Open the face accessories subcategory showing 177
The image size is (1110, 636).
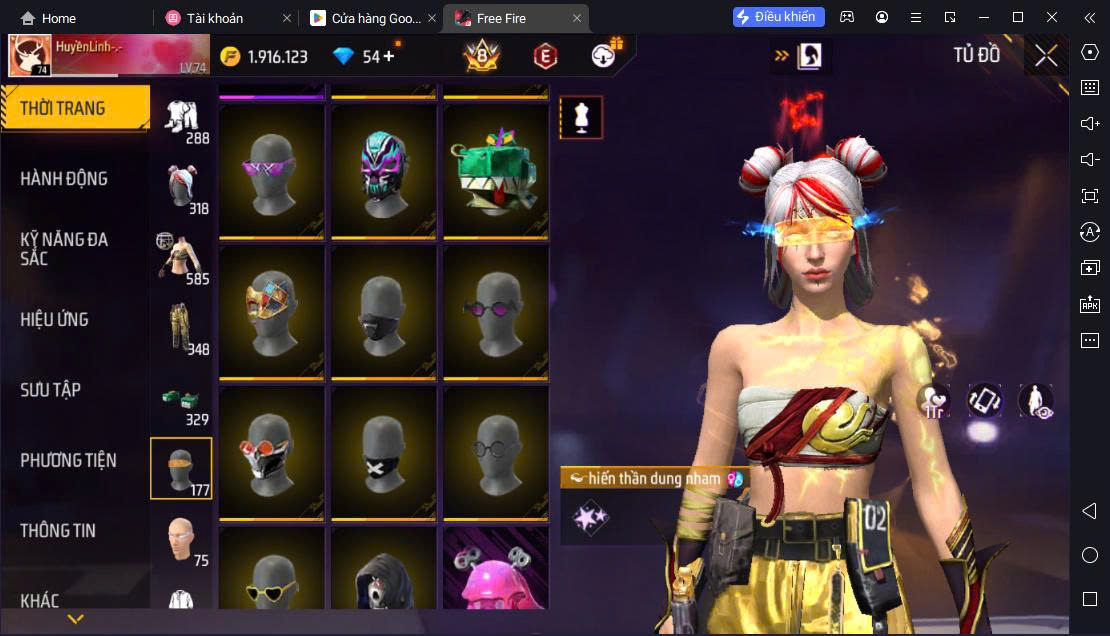point(181,468)
